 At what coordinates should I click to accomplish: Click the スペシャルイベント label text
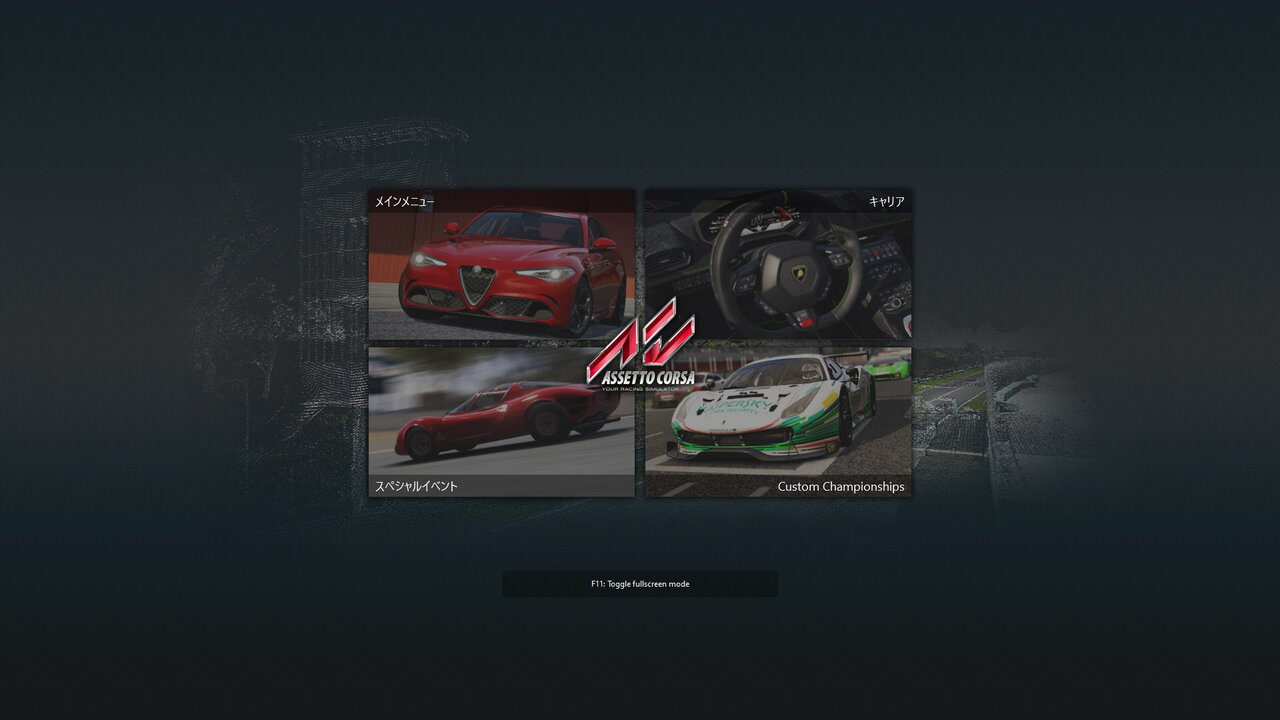point(415,485)
